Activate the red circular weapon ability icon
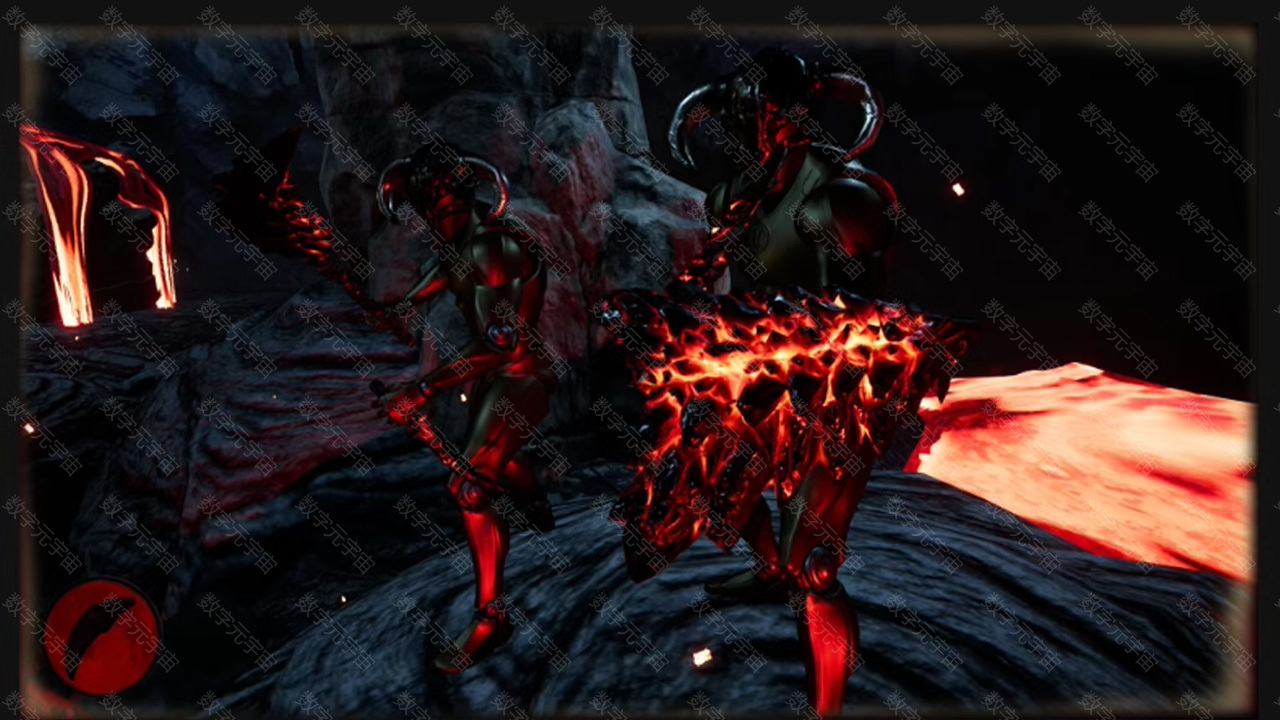Viewport: 1280px width, 720px height. (101, 637)
